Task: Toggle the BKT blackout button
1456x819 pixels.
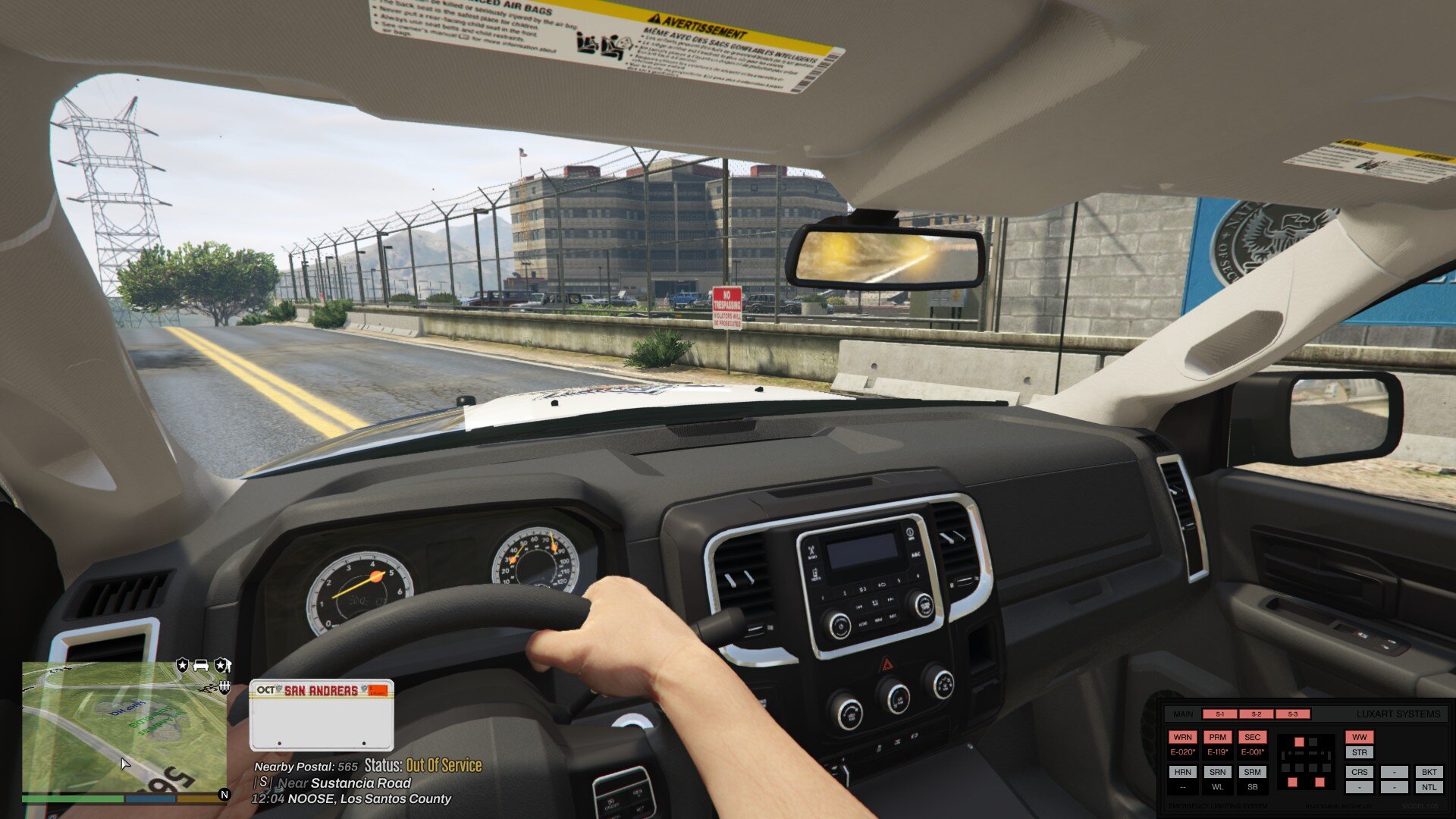Action: coord(1429,772)
